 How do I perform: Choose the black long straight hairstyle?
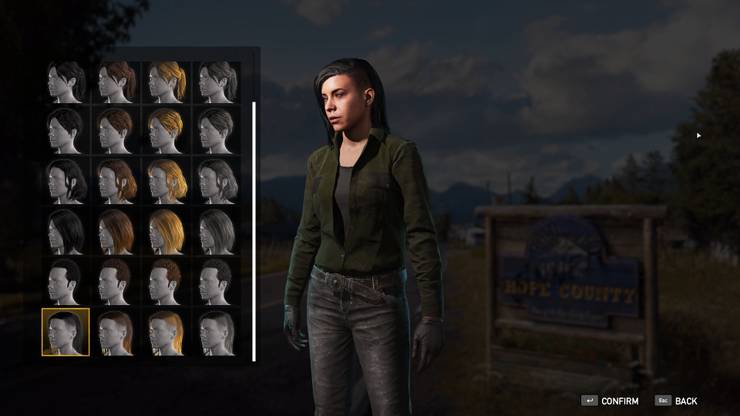point(66,231)
